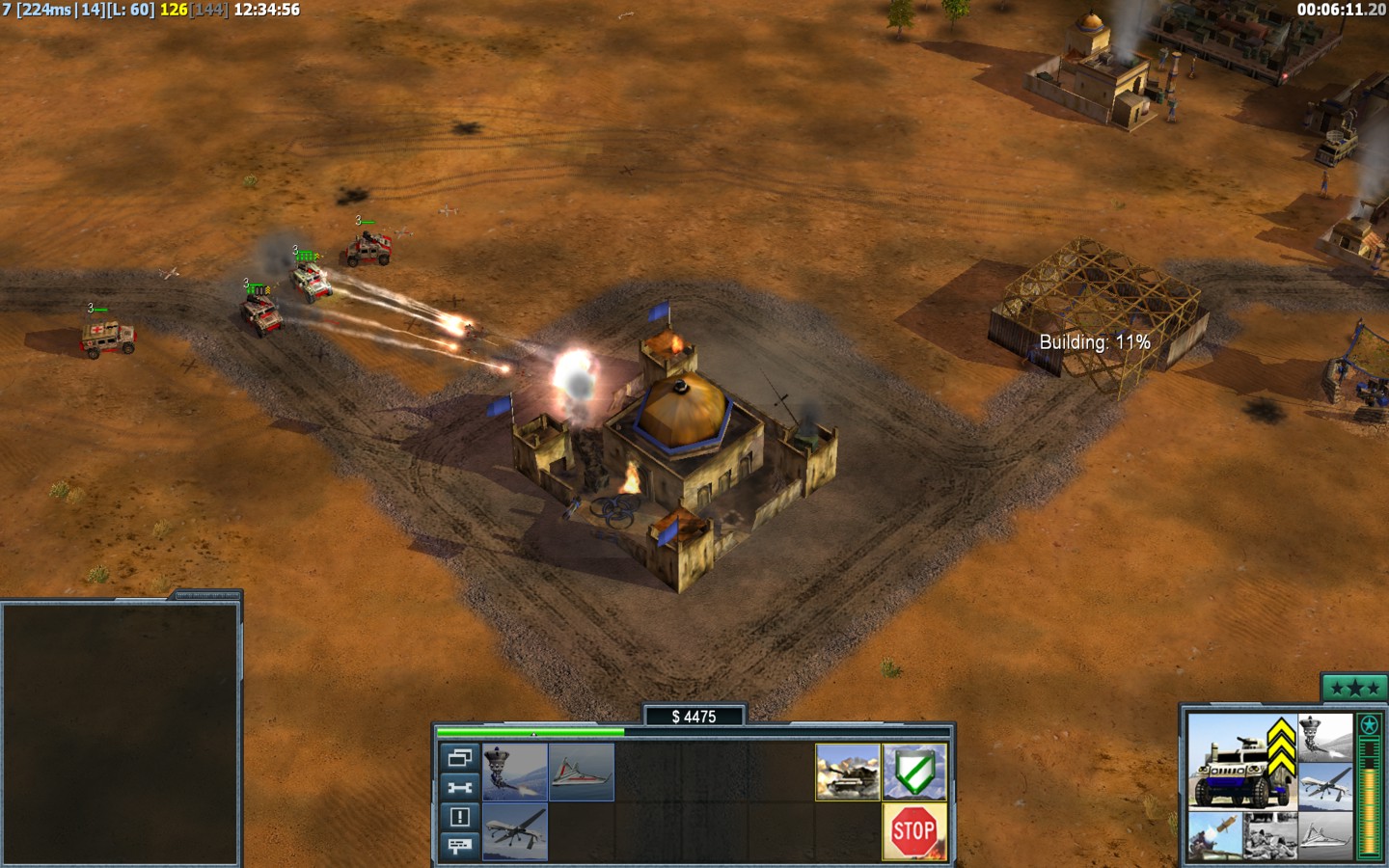Build the Predator-style winged drone
The height and width of the screenshot is (868, 1389).
click(515, 830)
